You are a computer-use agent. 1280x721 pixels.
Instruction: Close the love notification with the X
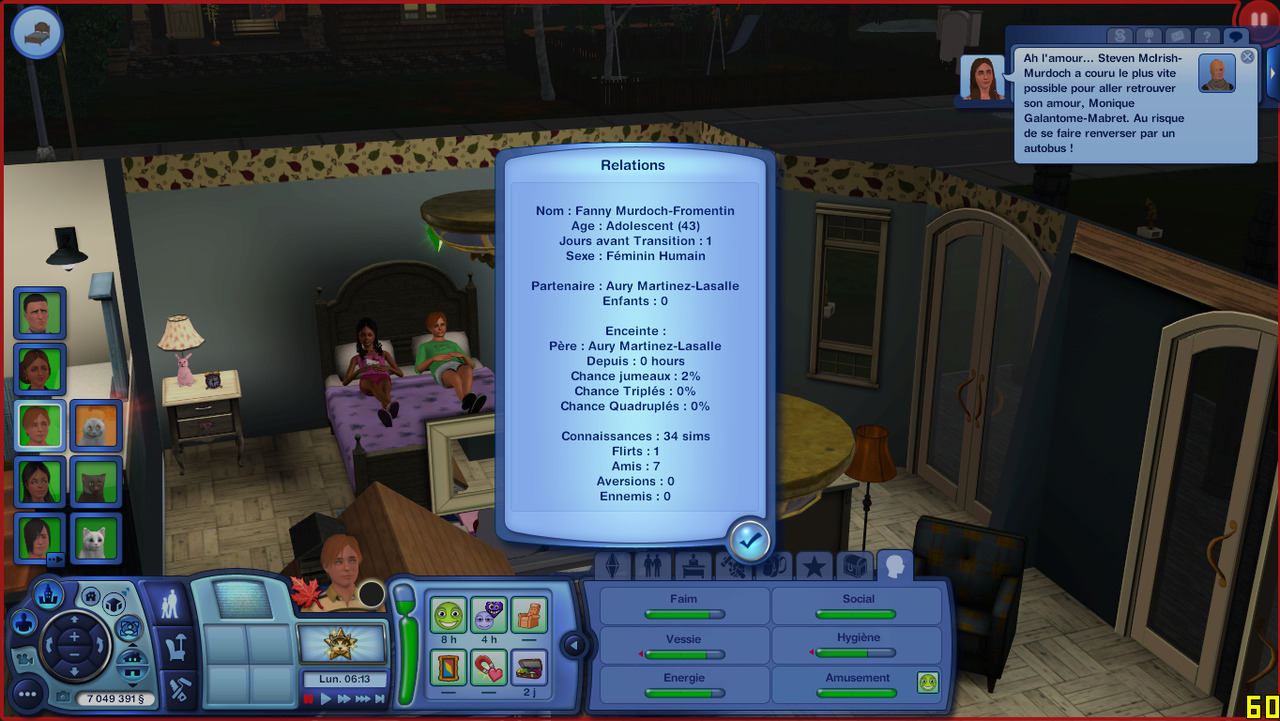1247,57
